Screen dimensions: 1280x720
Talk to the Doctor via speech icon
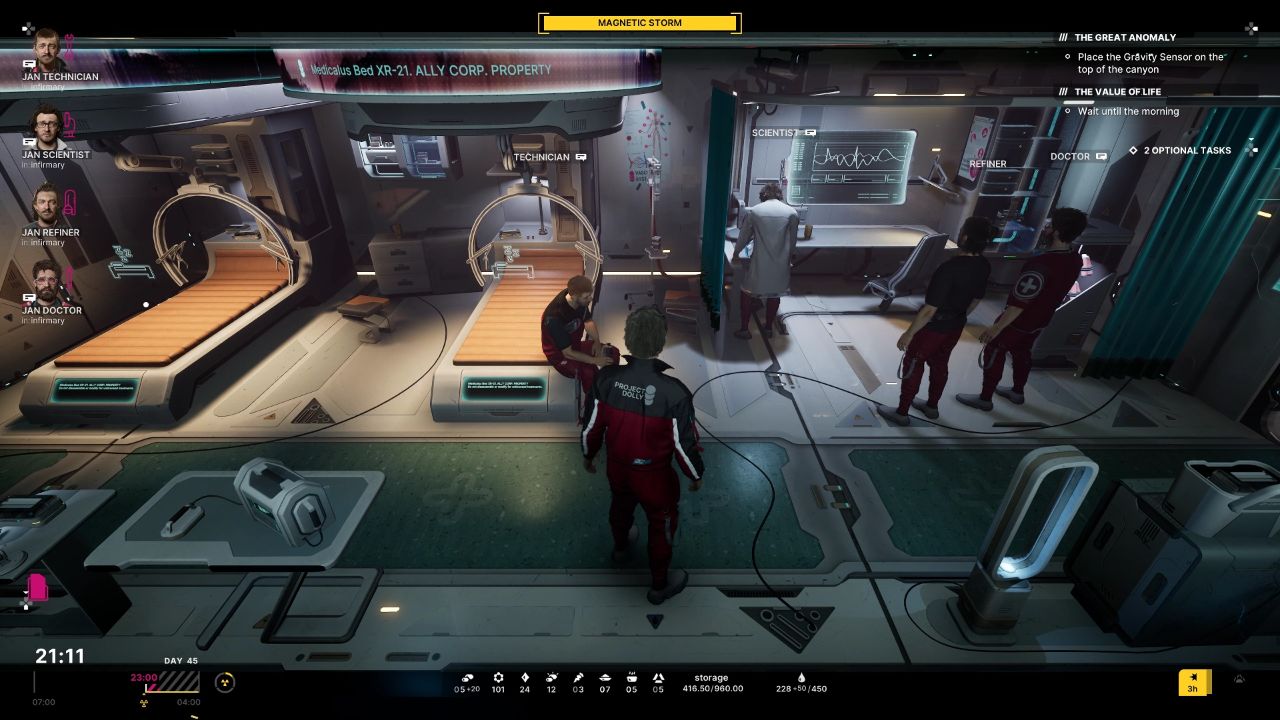click(x=1101, y=157)
